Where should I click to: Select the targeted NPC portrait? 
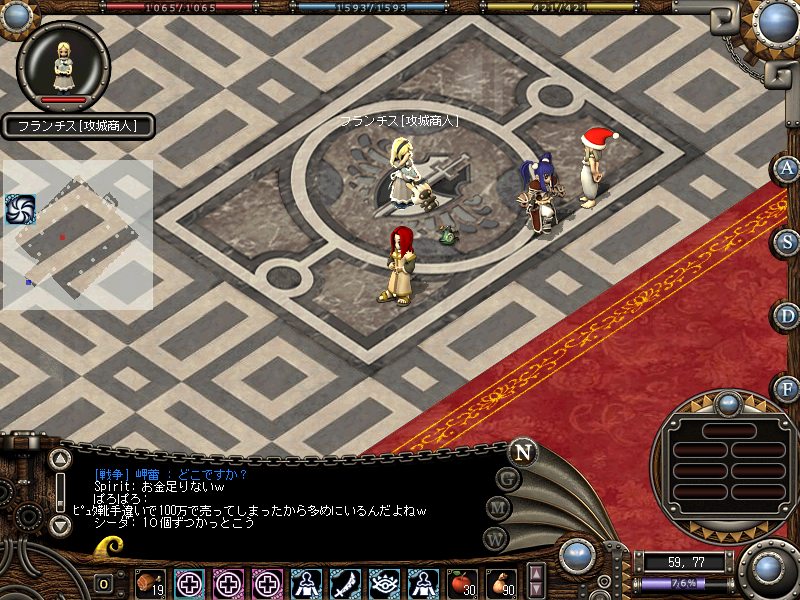point(64,65)
